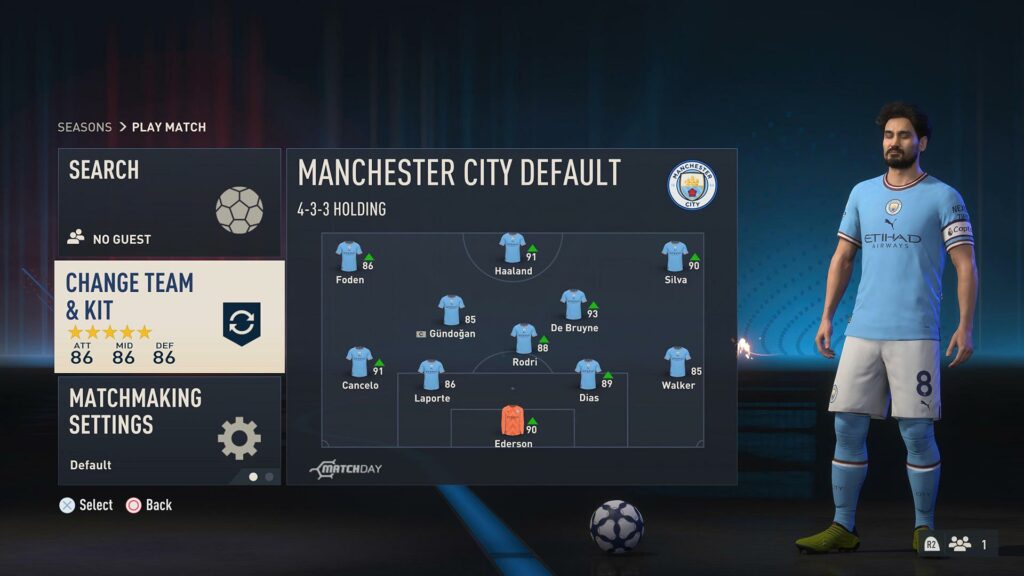This screenshot has height=576, width=1024.
Task: Select Haaland's shirt on the pitch
Action: click(512, 248)
